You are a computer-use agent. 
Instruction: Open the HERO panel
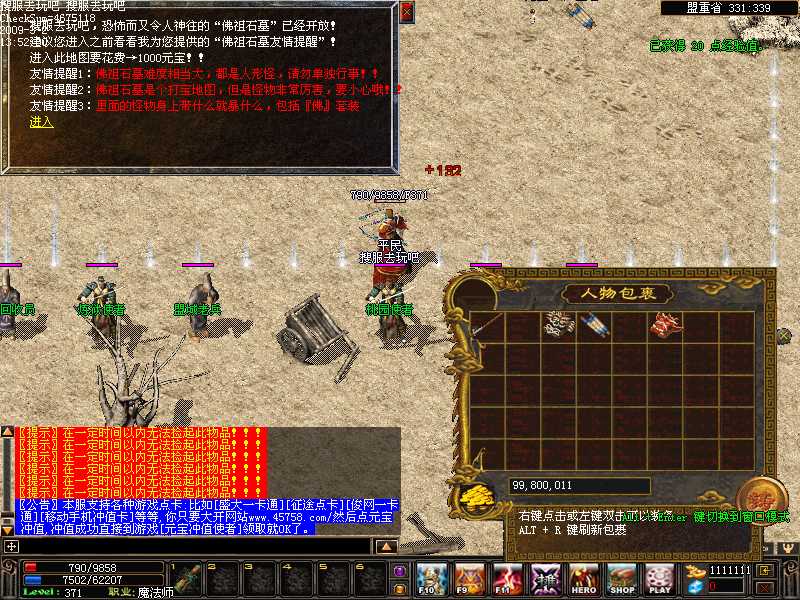(x=584, y=578)
